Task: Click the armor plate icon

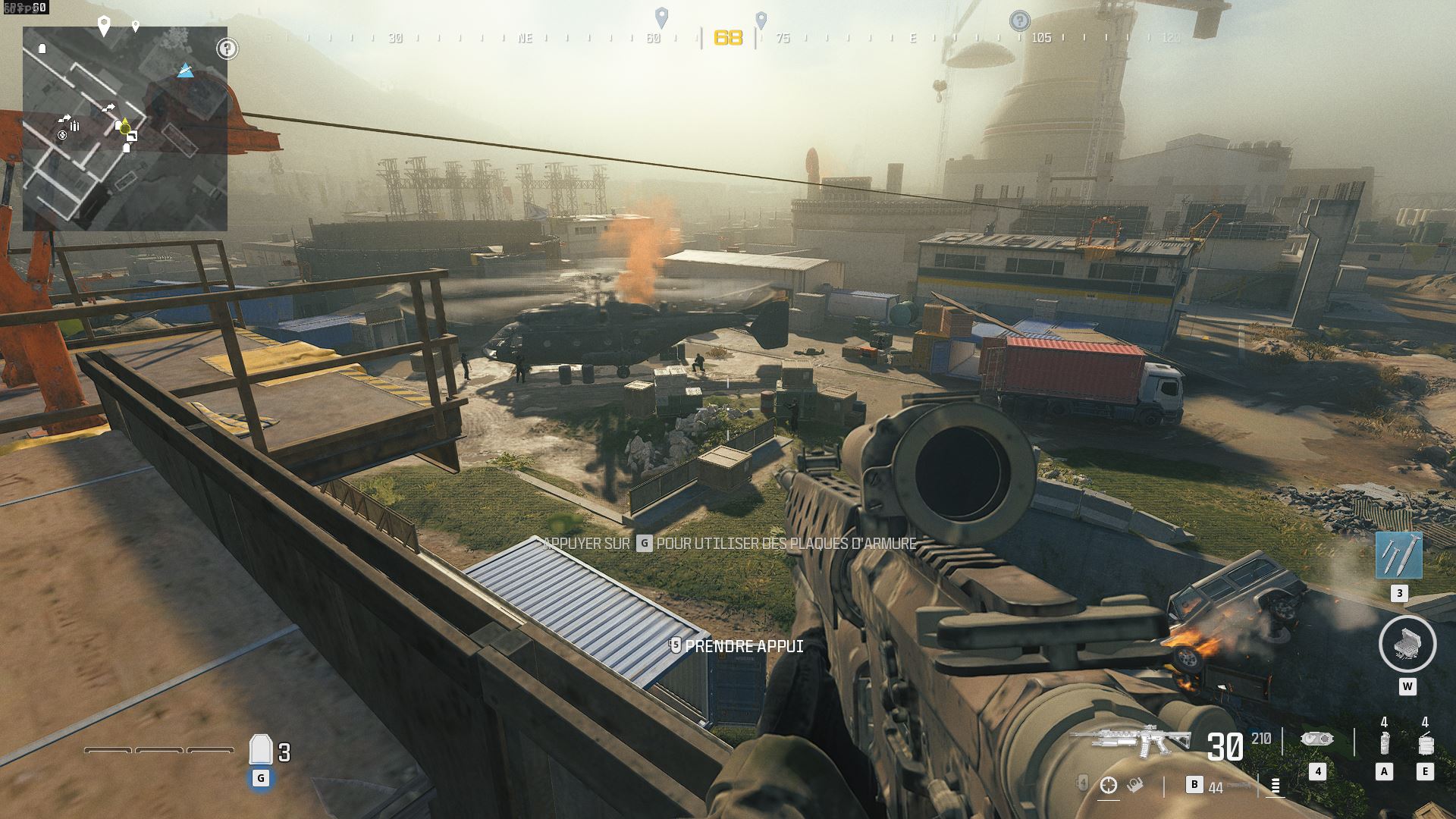Action: (261, 750)
